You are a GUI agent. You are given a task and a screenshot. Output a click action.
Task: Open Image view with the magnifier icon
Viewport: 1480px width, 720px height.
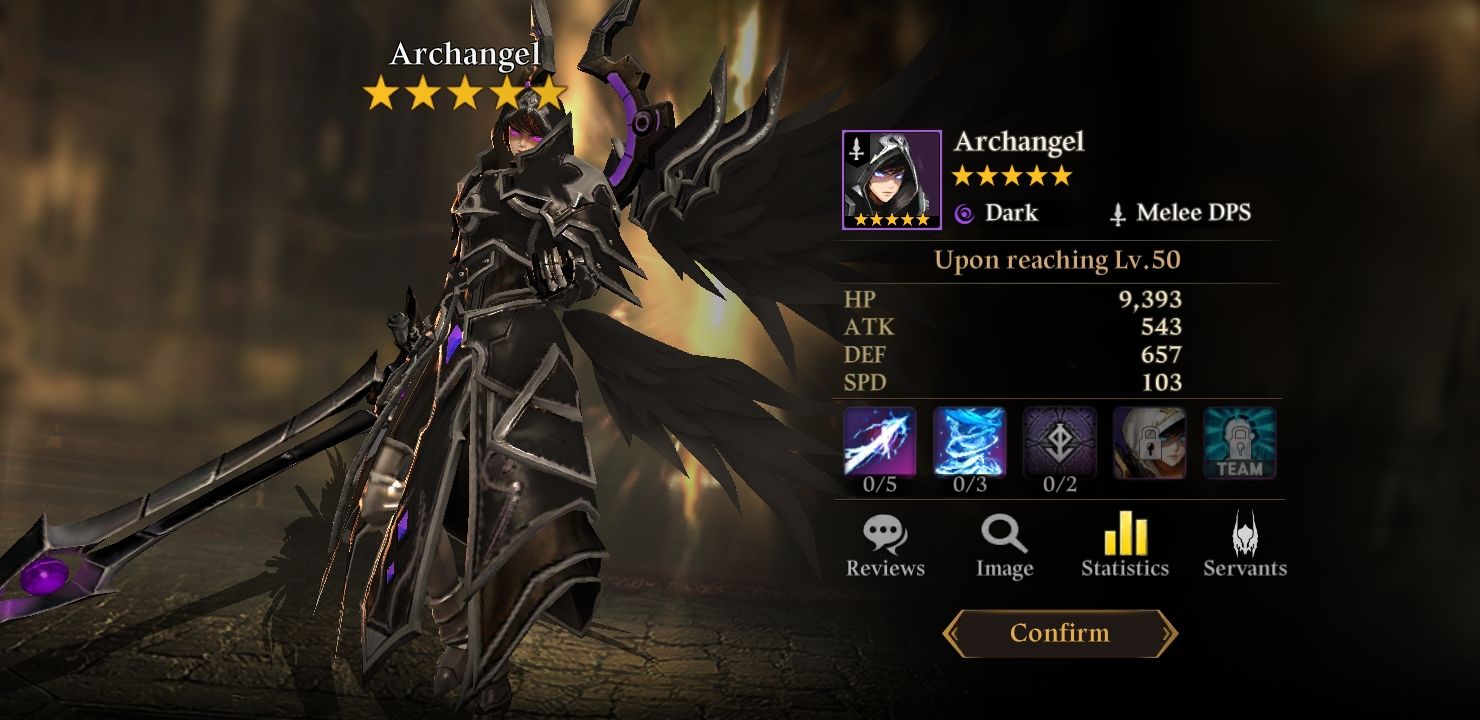coord(1003,545)
